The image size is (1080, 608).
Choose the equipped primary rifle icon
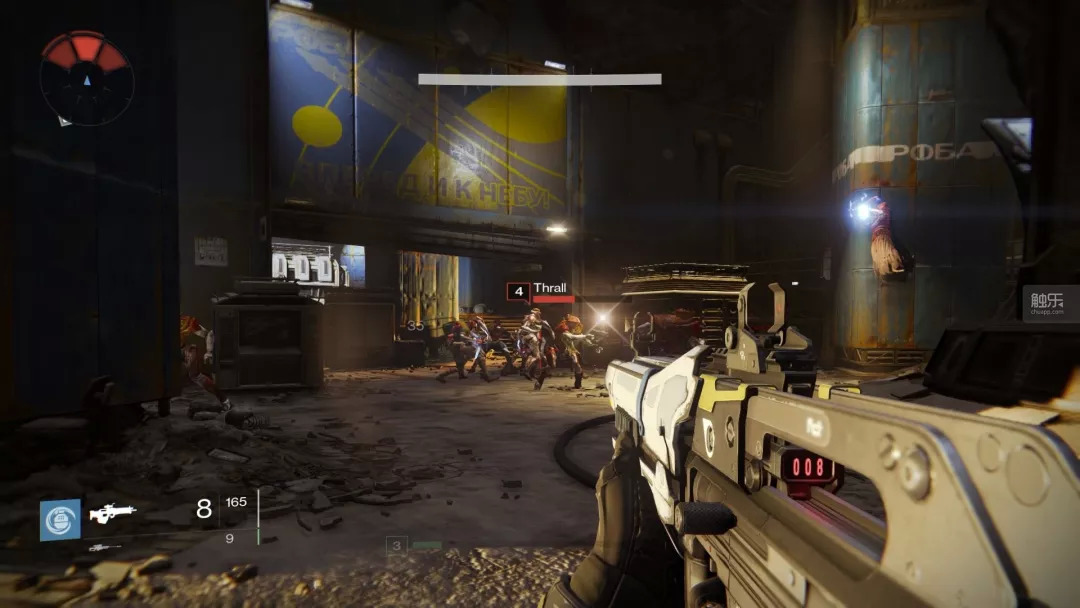point(112,513)
